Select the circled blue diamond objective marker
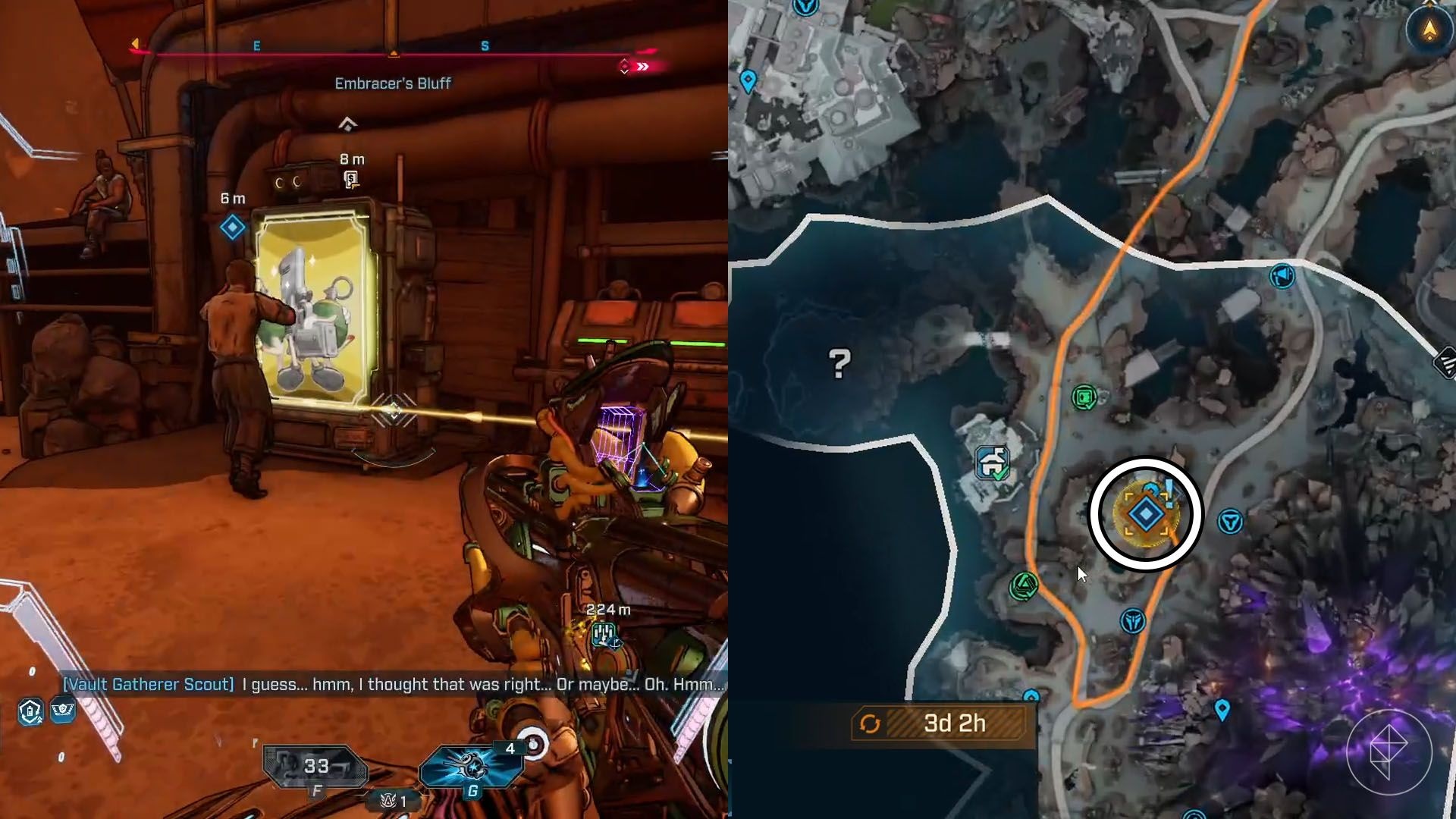1456x819 pixels. coord(1145,514)
